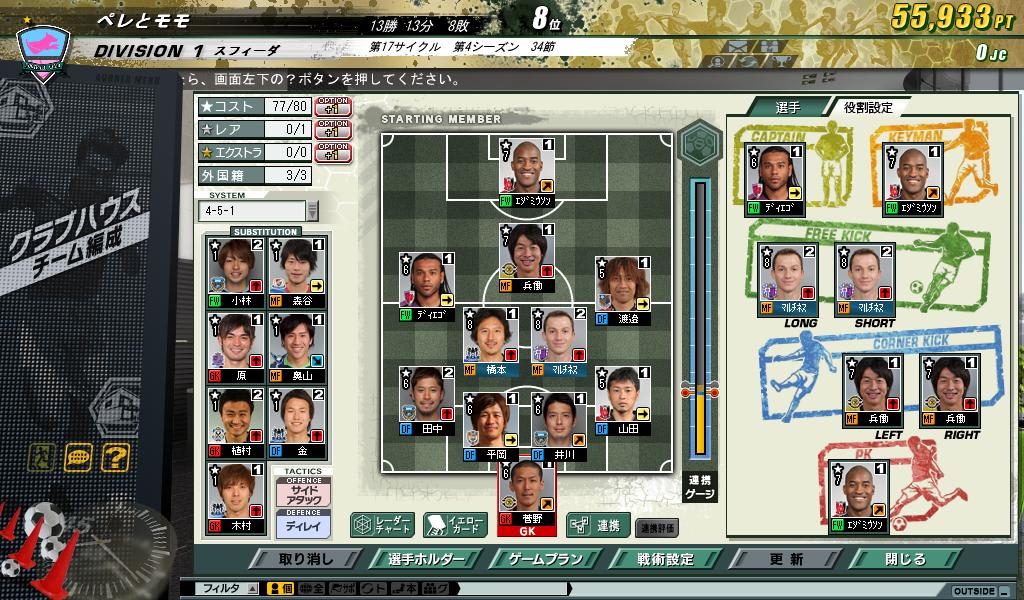Open the ゲームプラン screen

539,559
